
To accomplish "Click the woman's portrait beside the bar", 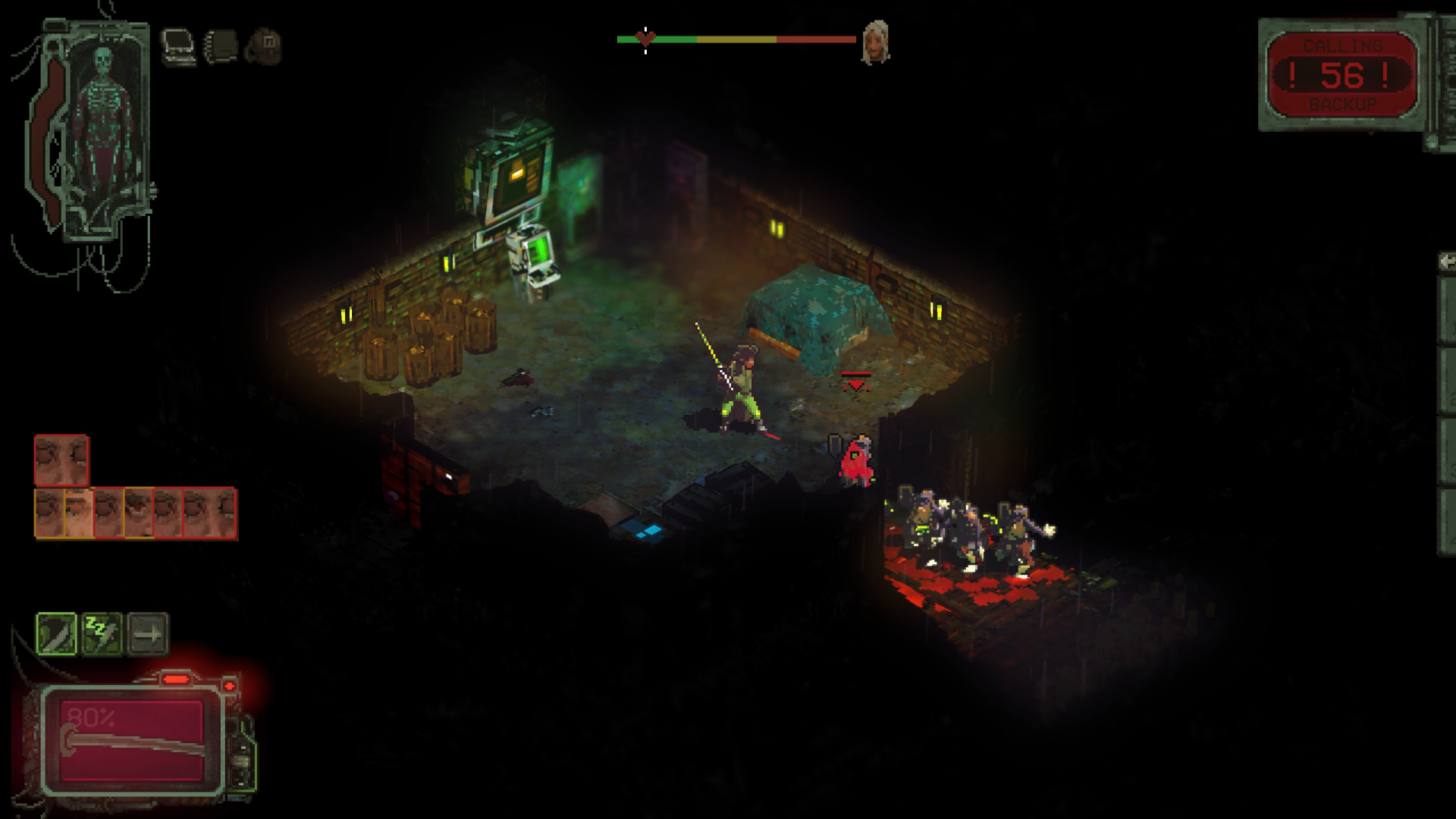I will [876, 41].
